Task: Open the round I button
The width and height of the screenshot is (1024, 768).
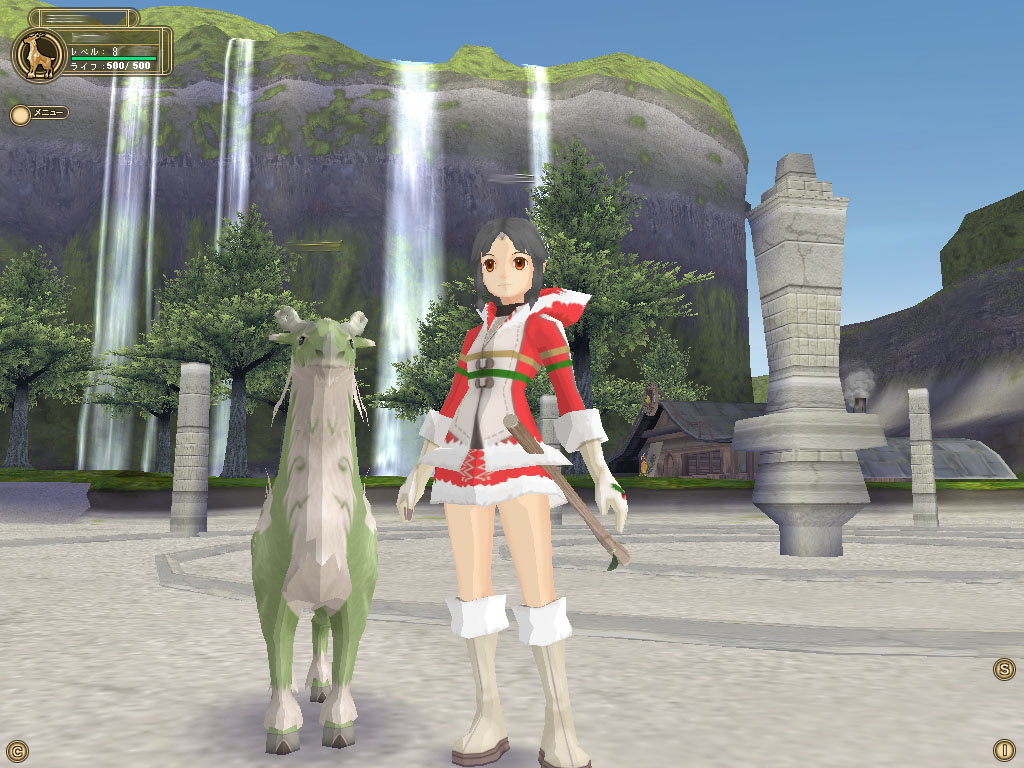Action: pyautogui.click(x=1004, y=750)
